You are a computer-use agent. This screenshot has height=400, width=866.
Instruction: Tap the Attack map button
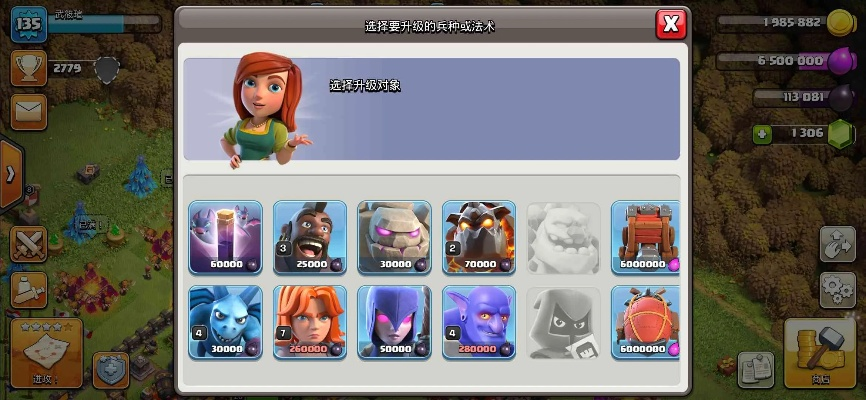pyautogui.click(x=45, y=353)
